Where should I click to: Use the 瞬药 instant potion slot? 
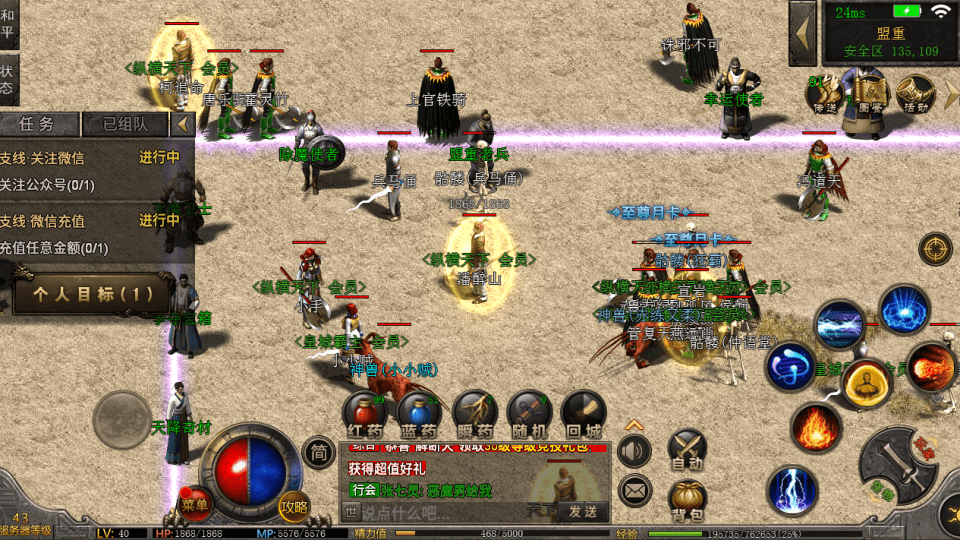474,412
